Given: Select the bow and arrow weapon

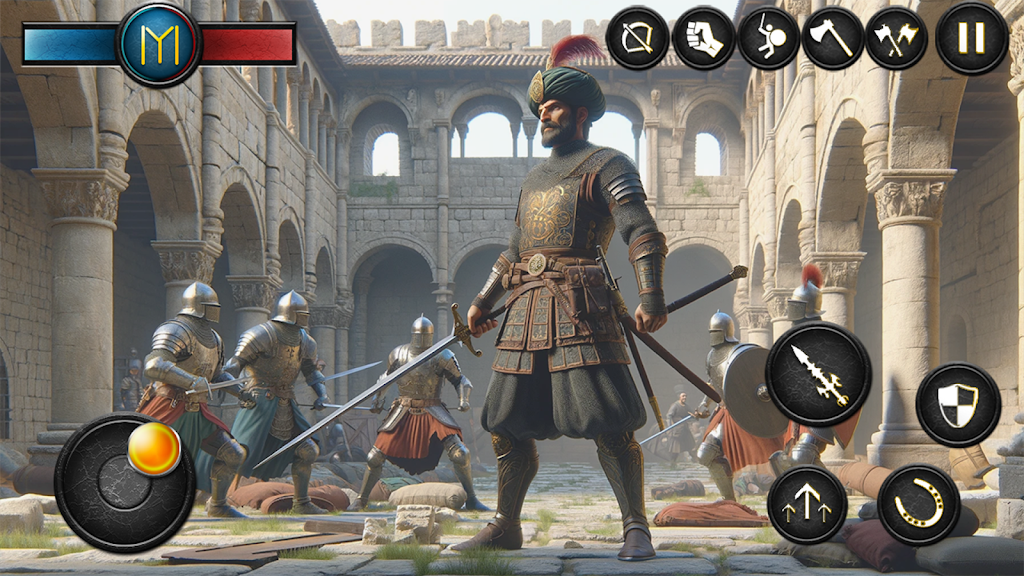Looking at the screenshot, I should pyautogui.click(x=637, y=39).
